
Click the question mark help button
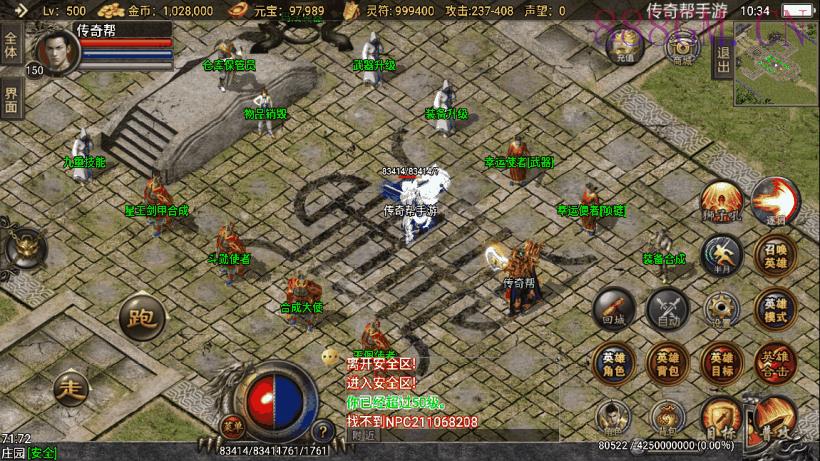[322, 431]
